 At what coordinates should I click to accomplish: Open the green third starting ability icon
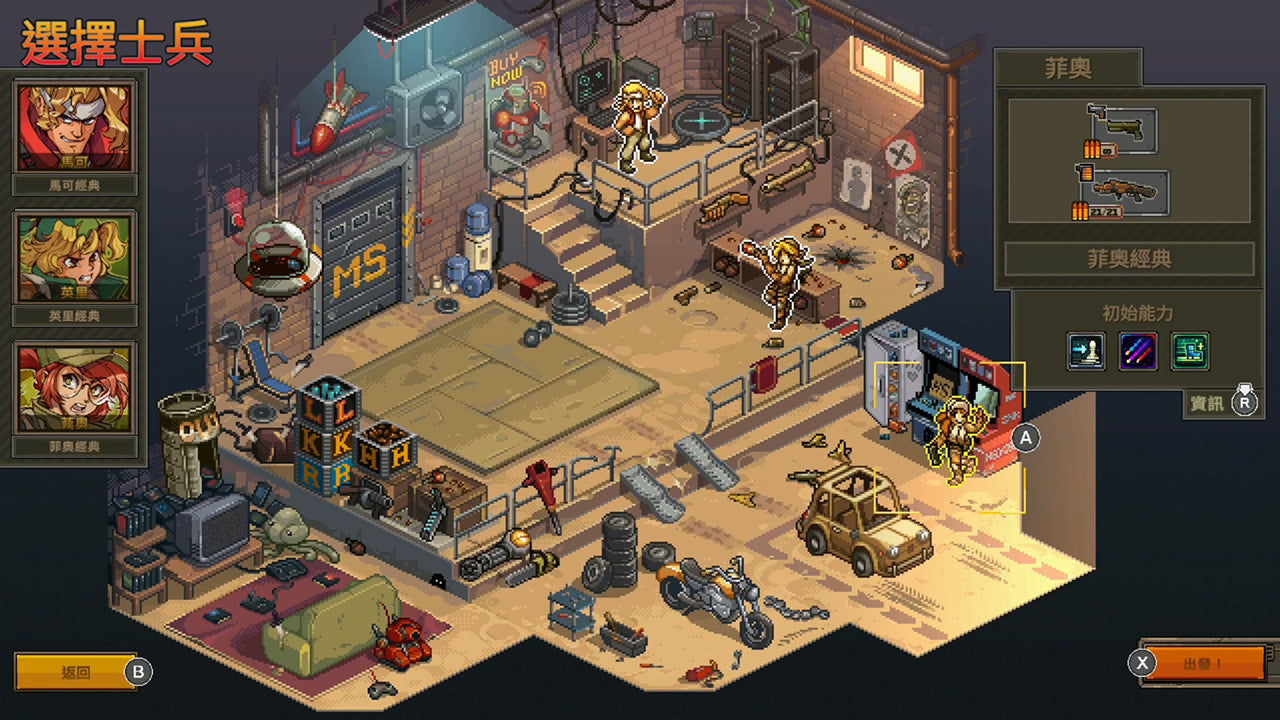tap(1190, 352)
